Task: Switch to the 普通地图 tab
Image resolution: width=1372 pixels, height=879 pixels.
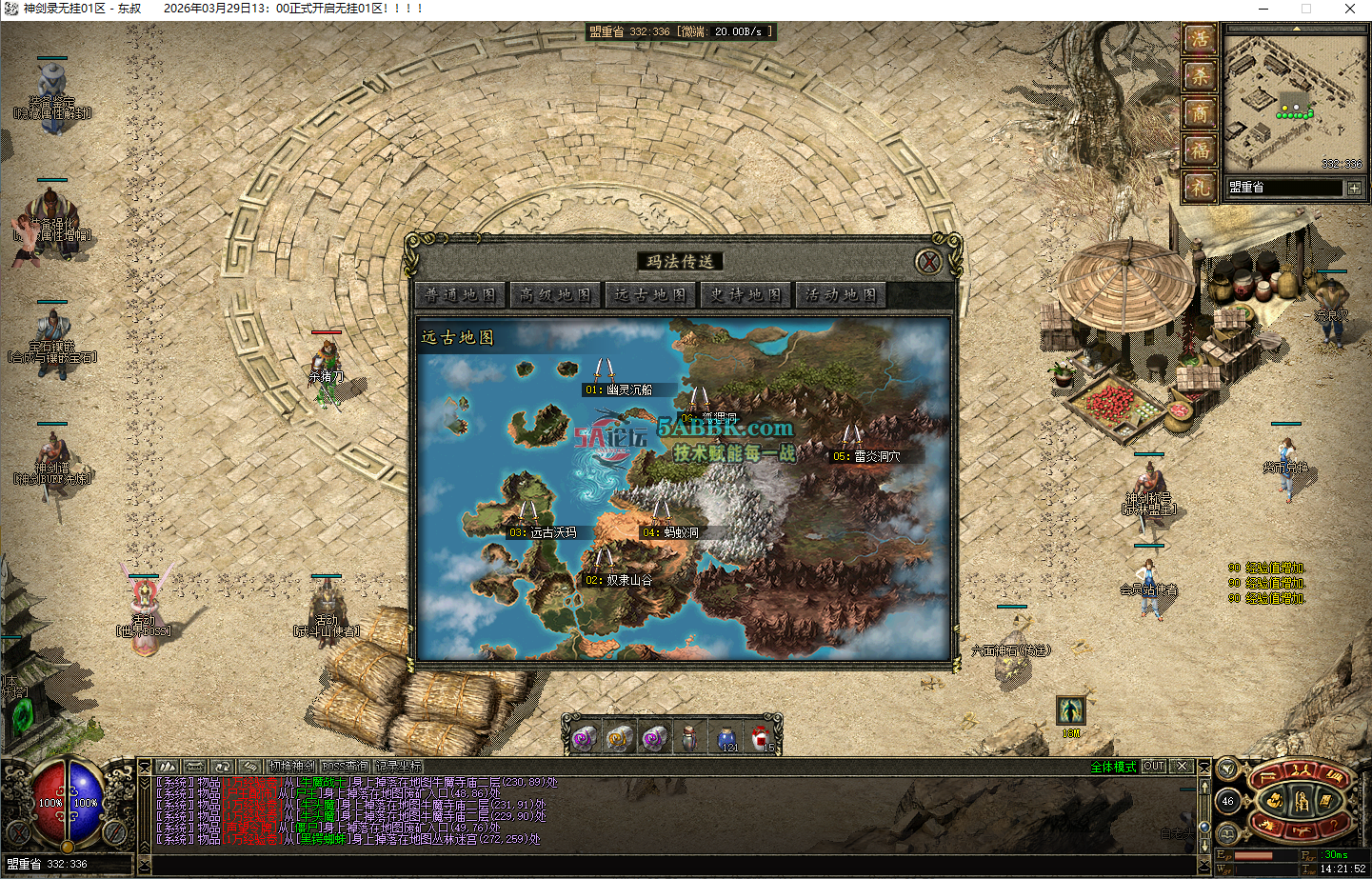Action: (462, 295)
